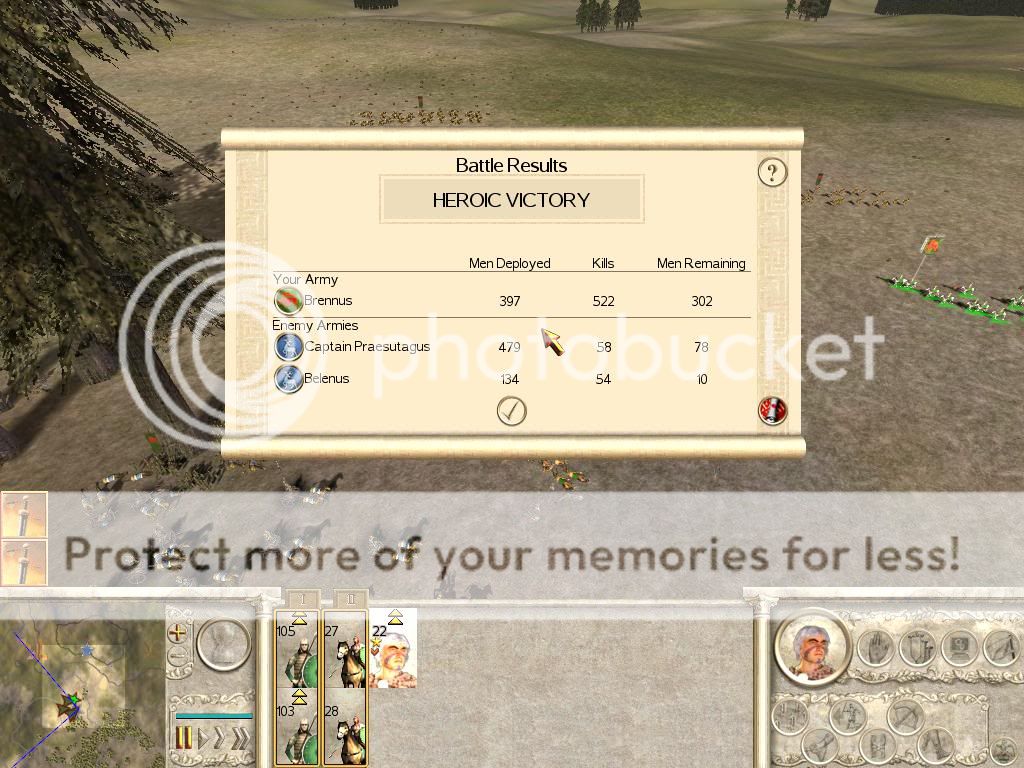Select the general's 22-man bodyguard card
The image size is (1024, 768).
click(x=393, y=648)
